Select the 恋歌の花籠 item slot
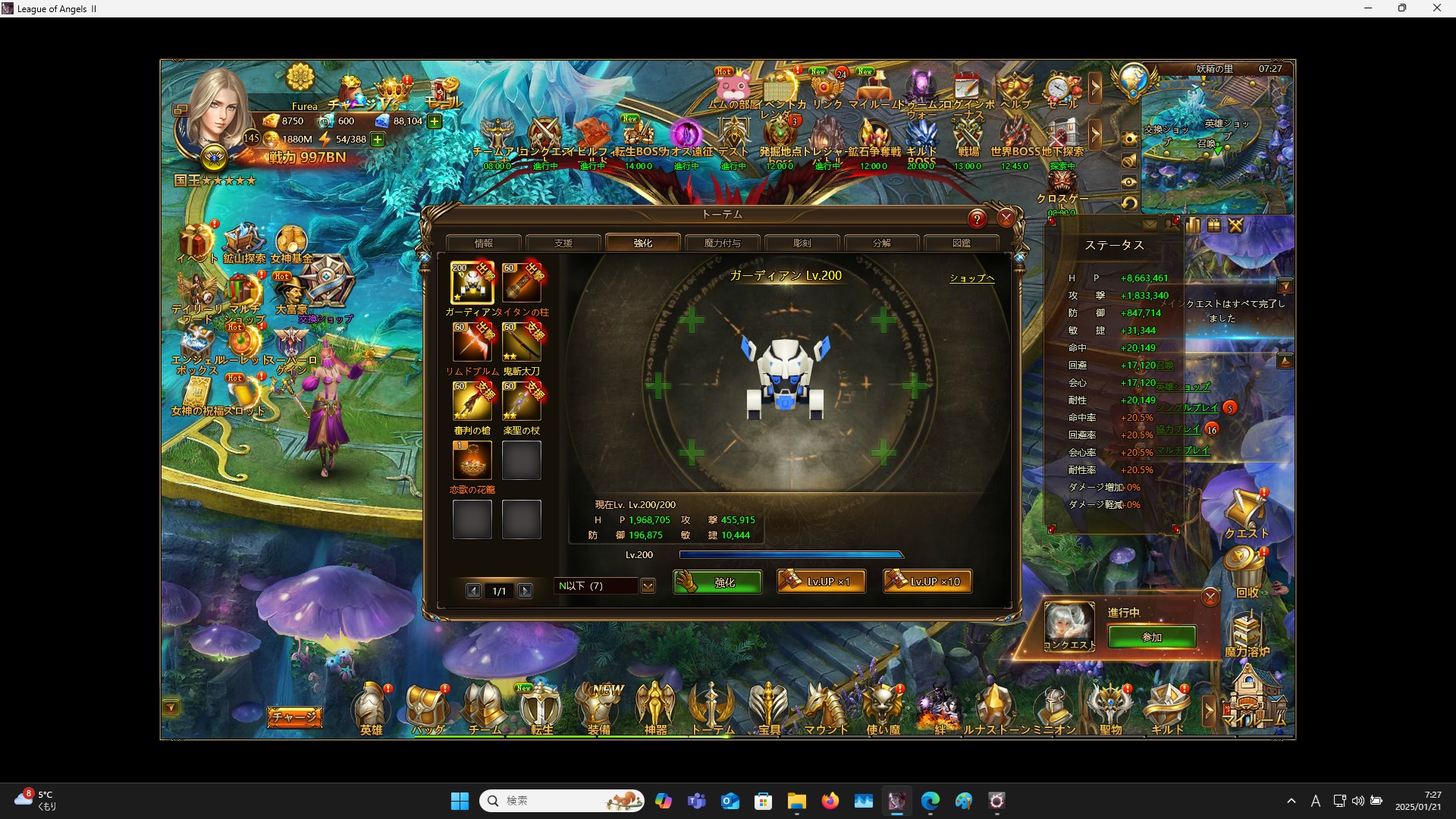 click(472, 460)
